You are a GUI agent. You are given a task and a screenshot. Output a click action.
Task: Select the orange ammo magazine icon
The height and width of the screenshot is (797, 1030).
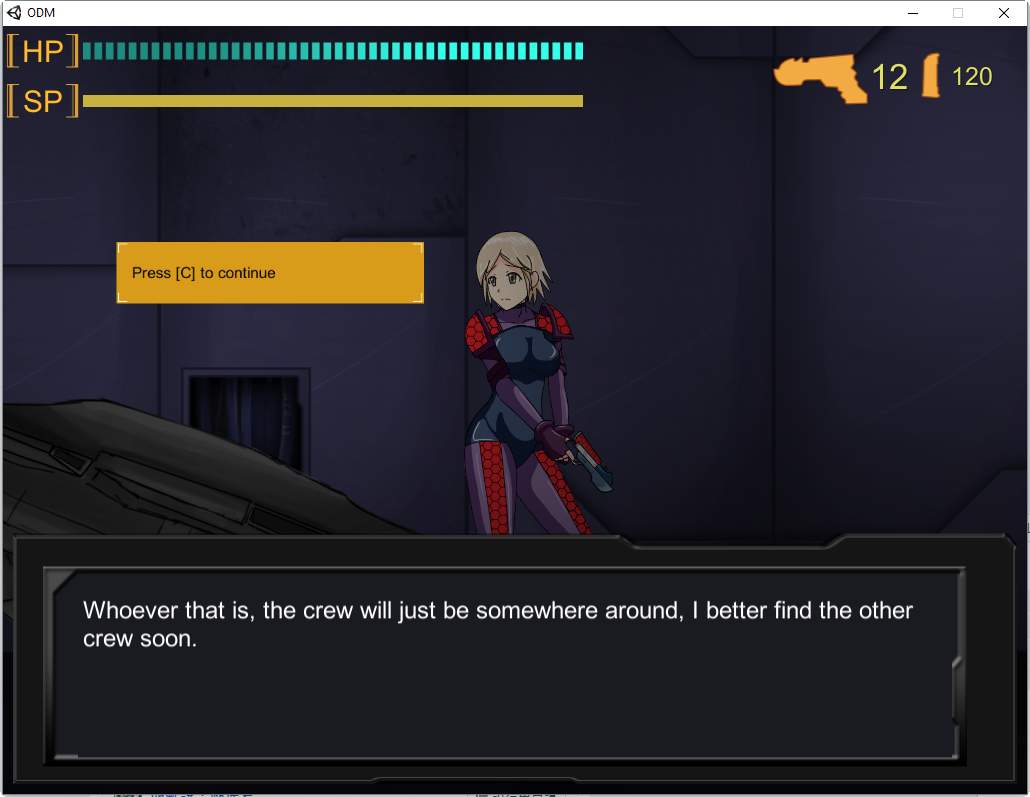pos(931,76)
